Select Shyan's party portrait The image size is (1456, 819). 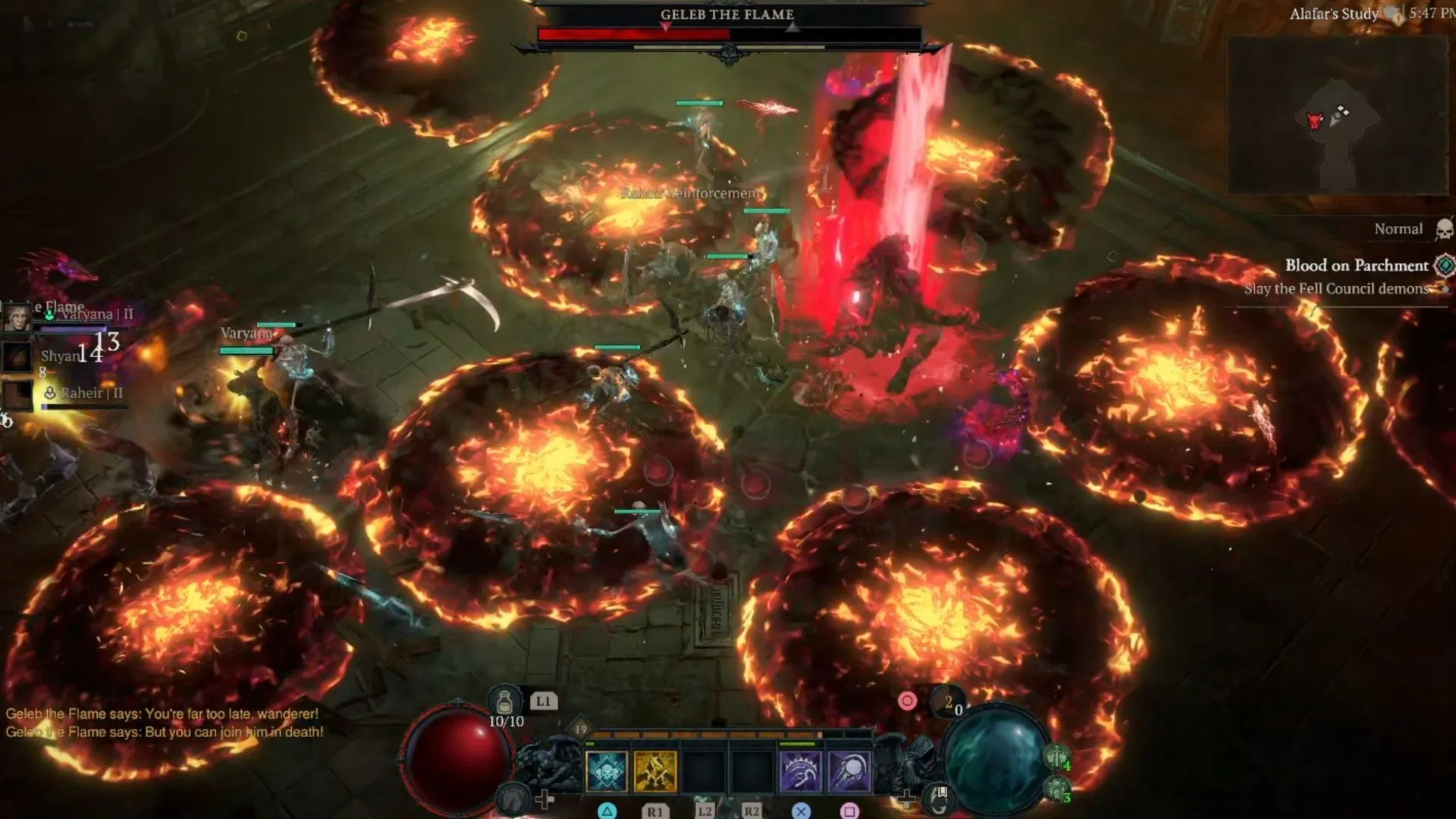[17, 356]
